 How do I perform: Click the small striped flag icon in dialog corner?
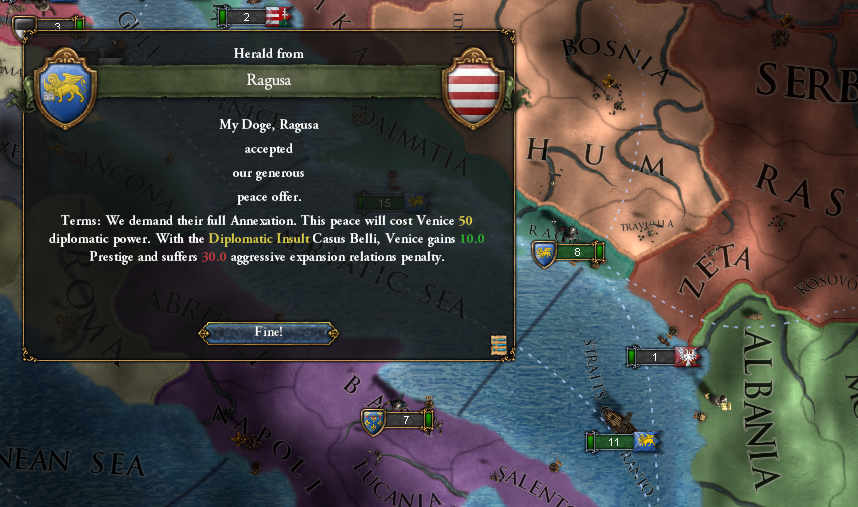point(498,345)
